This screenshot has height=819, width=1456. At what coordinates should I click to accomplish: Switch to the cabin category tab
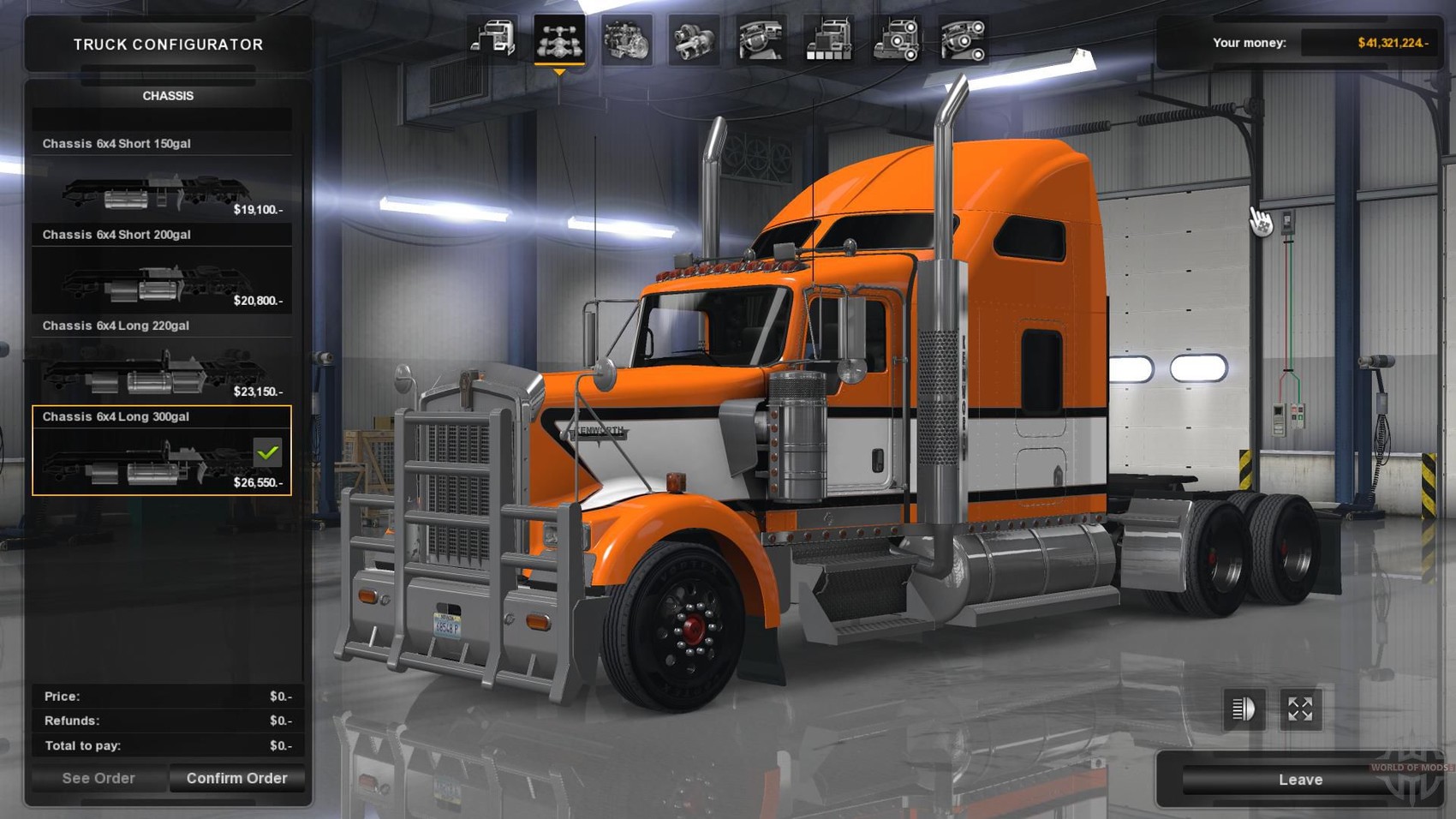[x=492, y=39]
